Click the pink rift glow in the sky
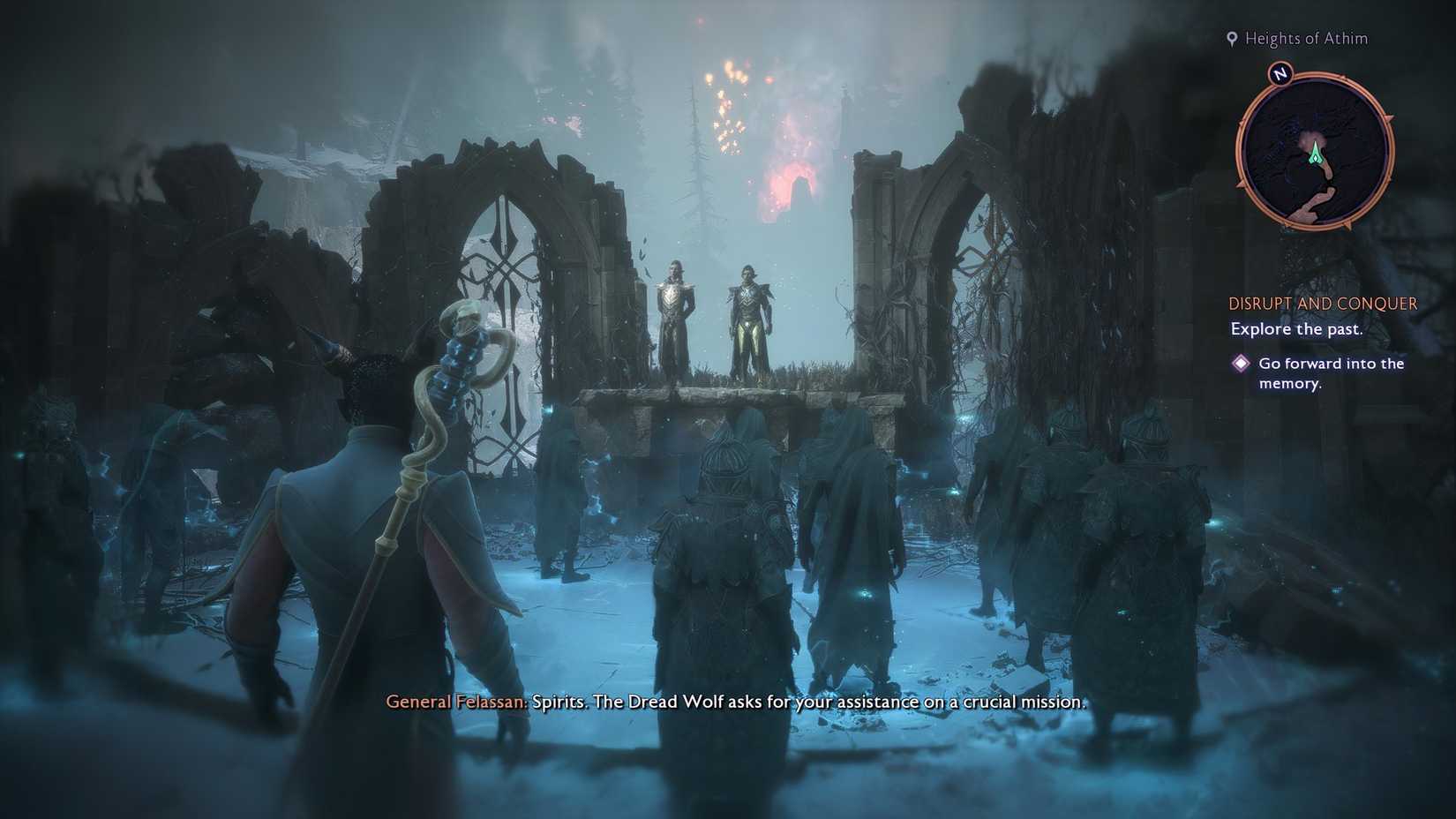Image resolution: width=1456 pixels, height=819 pixels. (x=788, y=177)
